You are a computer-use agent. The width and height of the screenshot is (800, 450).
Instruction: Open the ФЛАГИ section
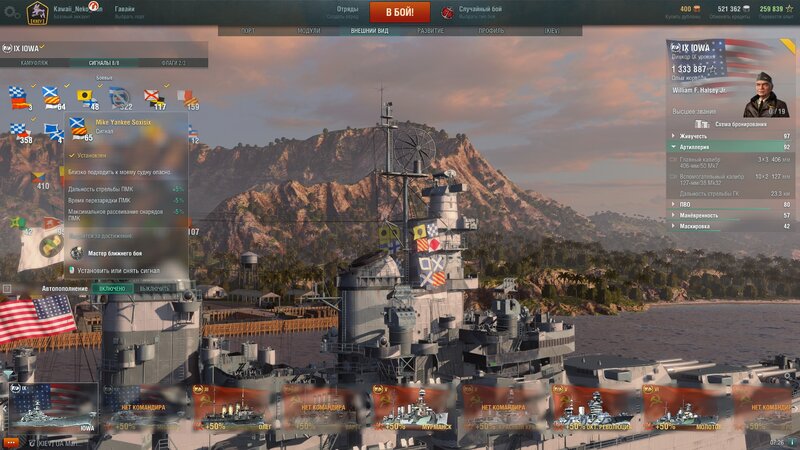(173, 63)
